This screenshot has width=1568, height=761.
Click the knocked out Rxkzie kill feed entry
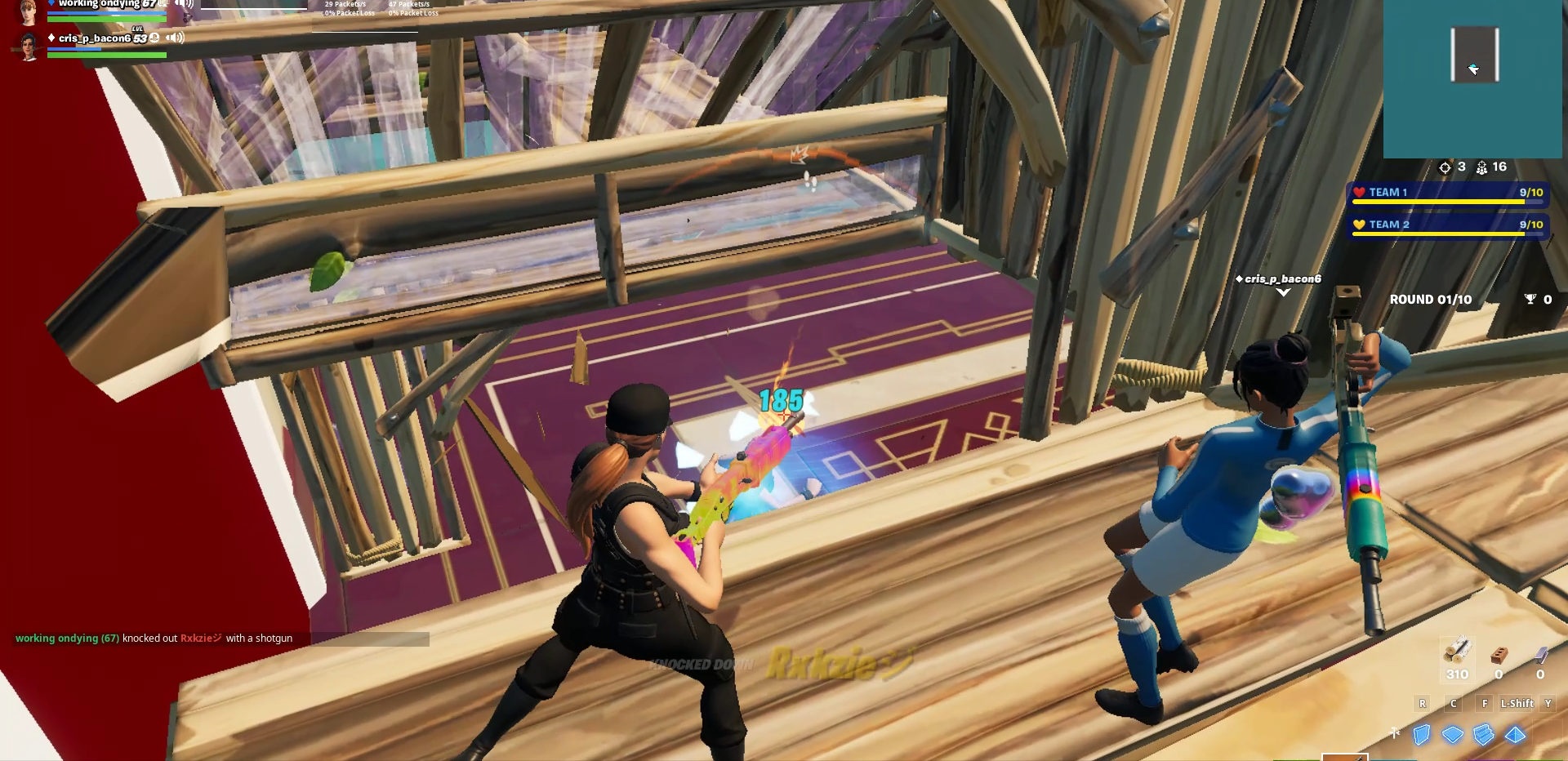[x=154, y=639]
